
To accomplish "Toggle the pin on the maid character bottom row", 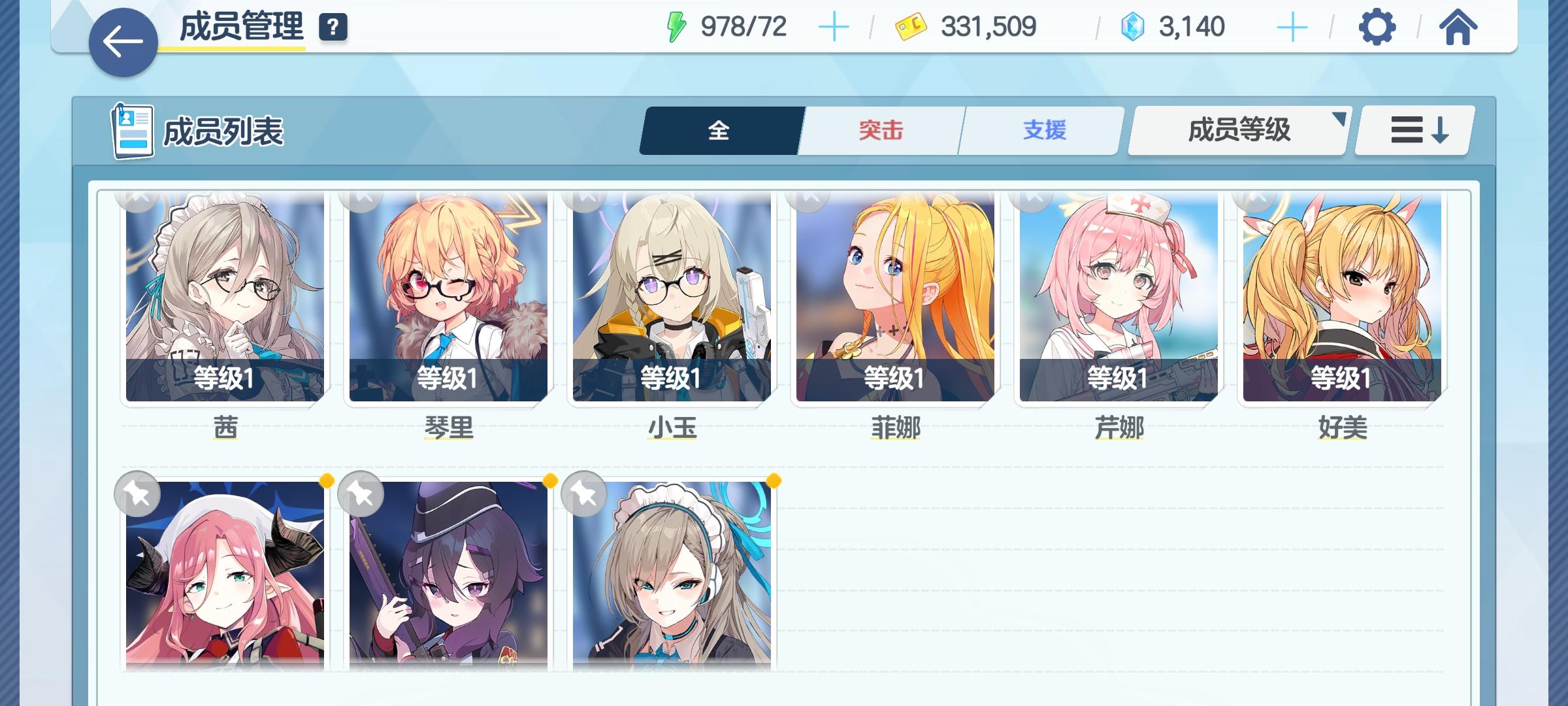I will (x=583, y=494).
